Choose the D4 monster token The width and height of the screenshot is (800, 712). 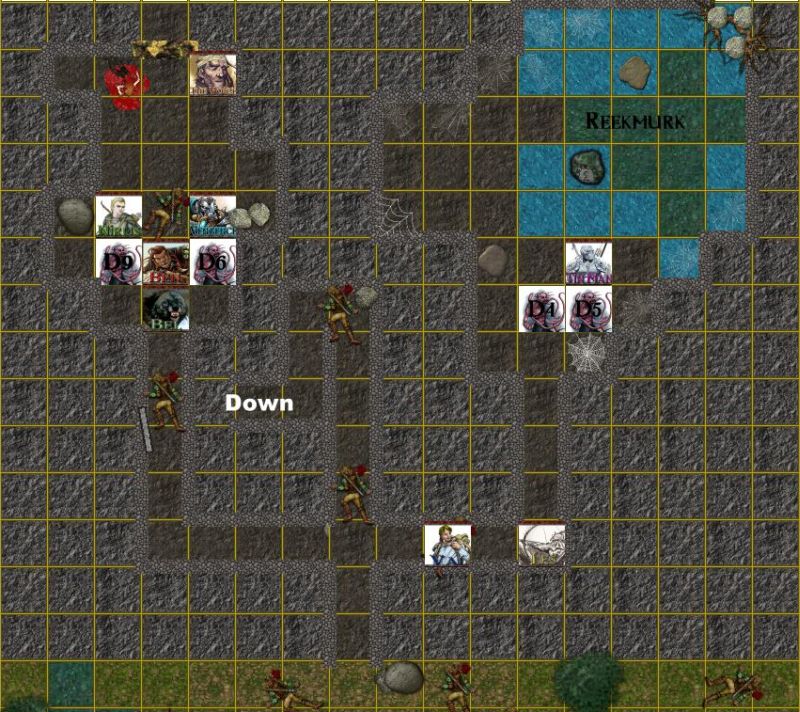click(542, 309)
